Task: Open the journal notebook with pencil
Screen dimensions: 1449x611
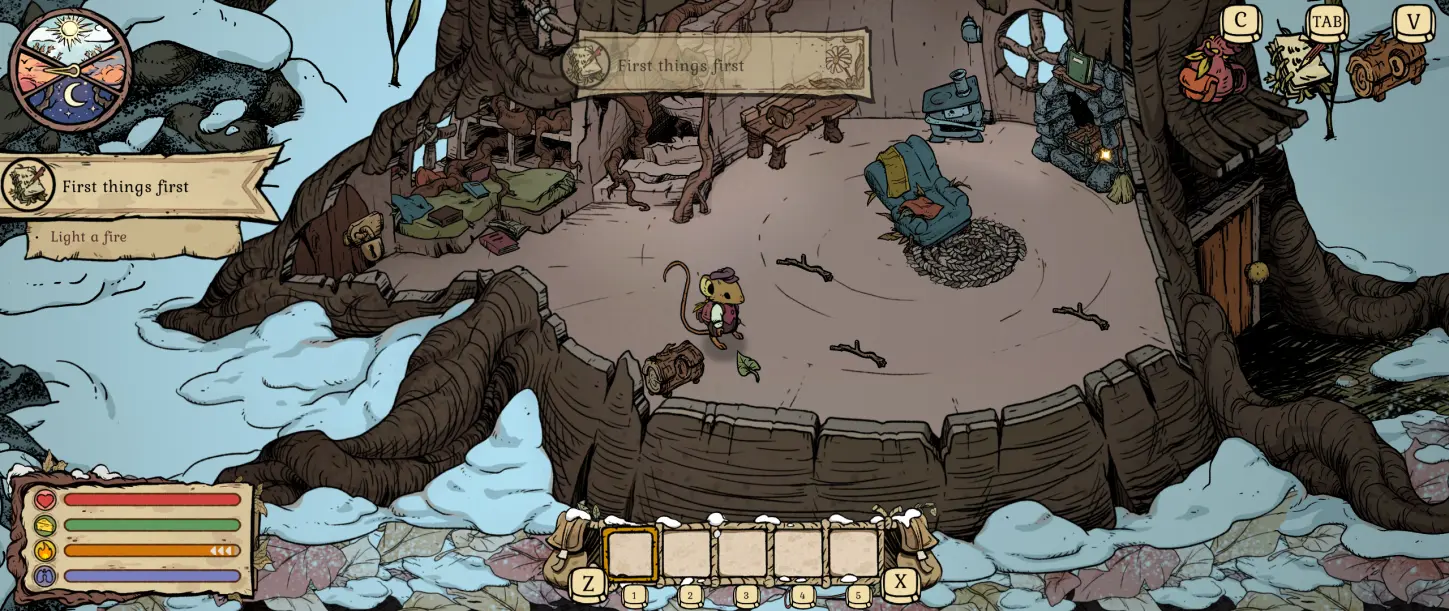Action: [1301, 66]
